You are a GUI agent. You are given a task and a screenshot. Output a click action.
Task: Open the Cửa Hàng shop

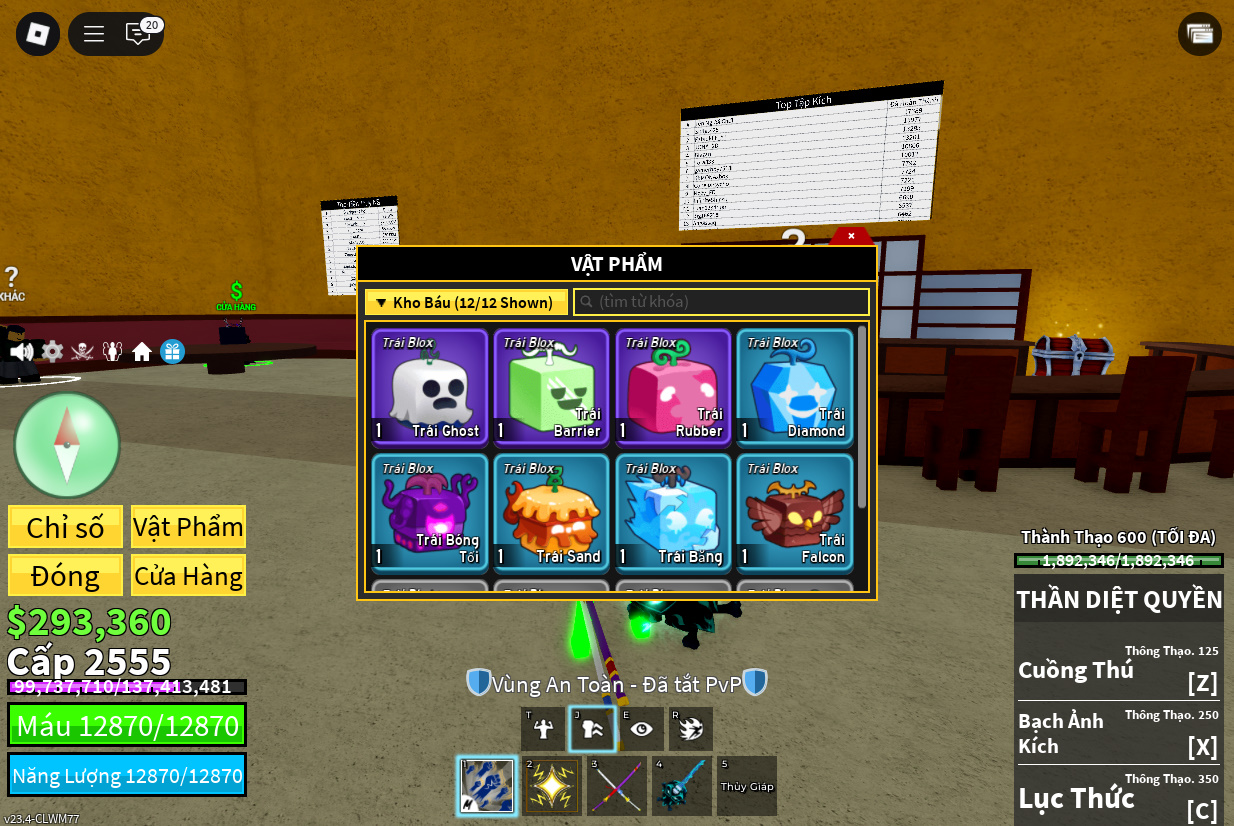coord(188,576)
